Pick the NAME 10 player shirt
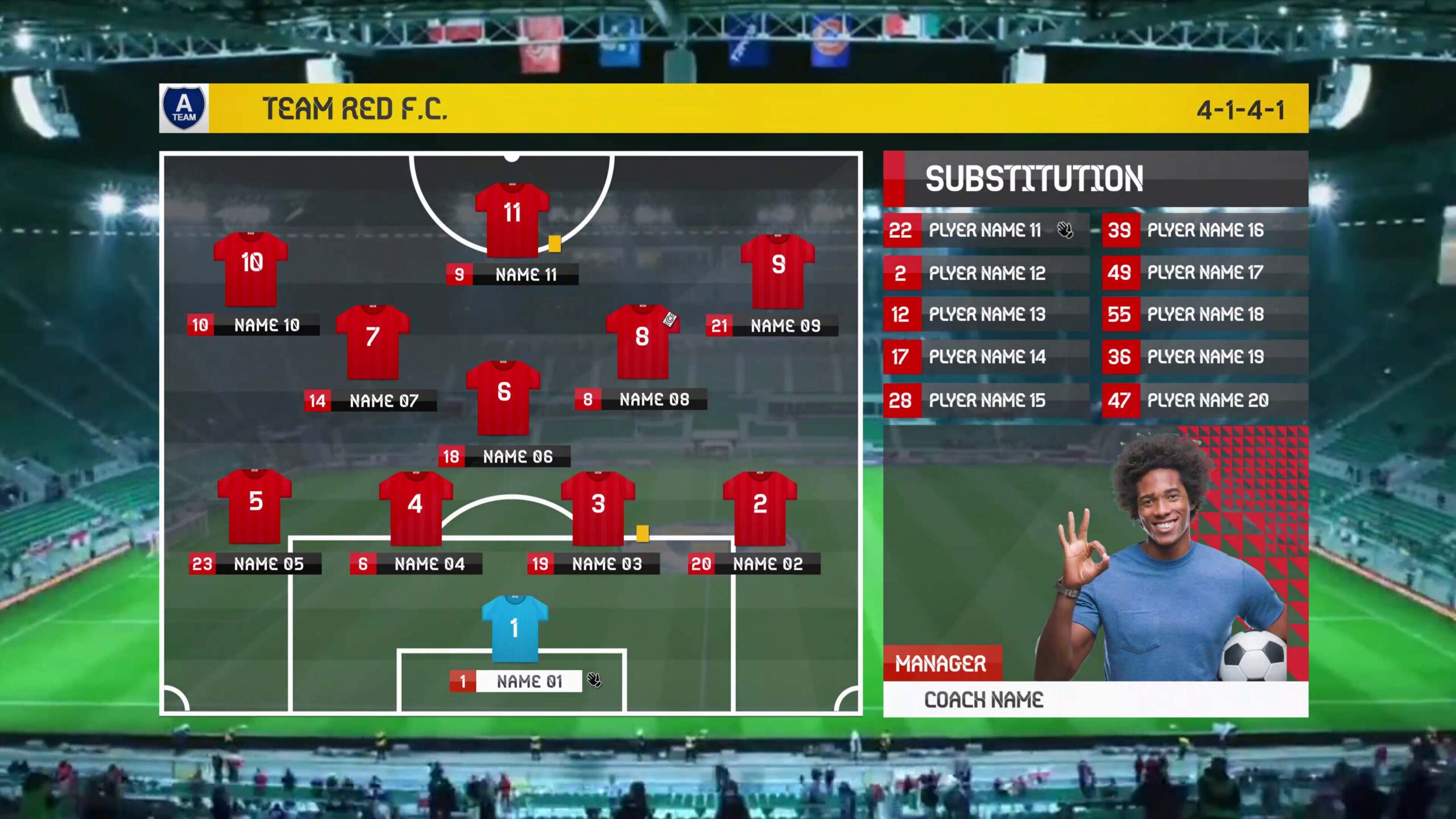This screenshot has width=1456, height=819. coord(251,269)
